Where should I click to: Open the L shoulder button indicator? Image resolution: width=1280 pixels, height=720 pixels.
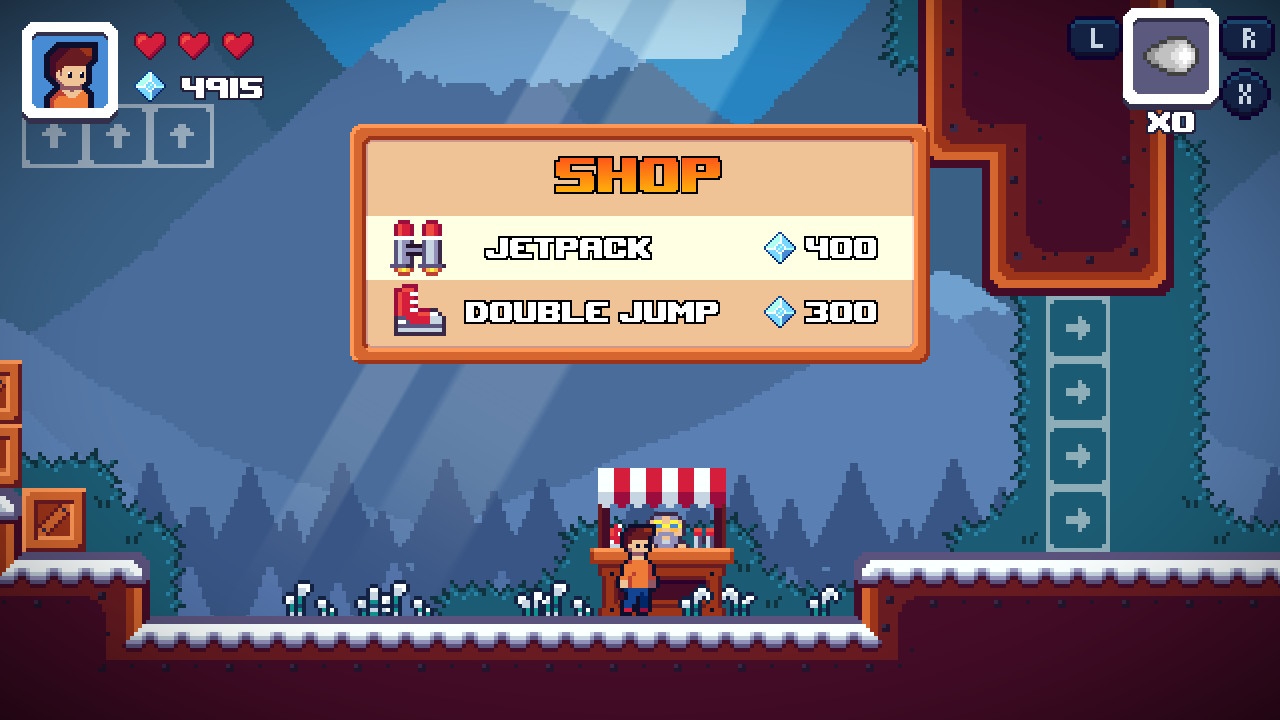[1096, 39]
